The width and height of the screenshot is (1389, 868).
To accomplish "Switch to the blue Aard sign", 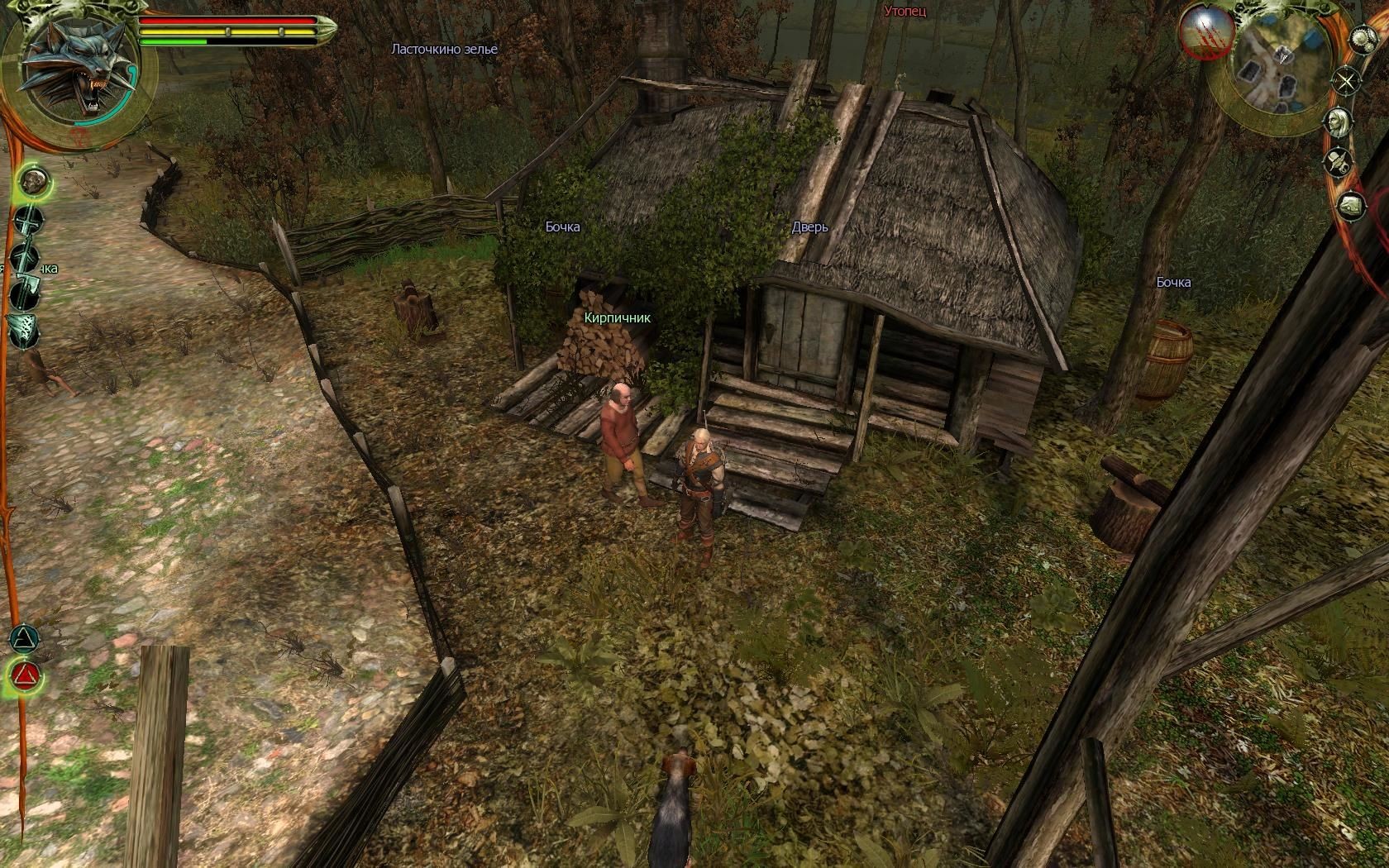I will tap(25, 639).
